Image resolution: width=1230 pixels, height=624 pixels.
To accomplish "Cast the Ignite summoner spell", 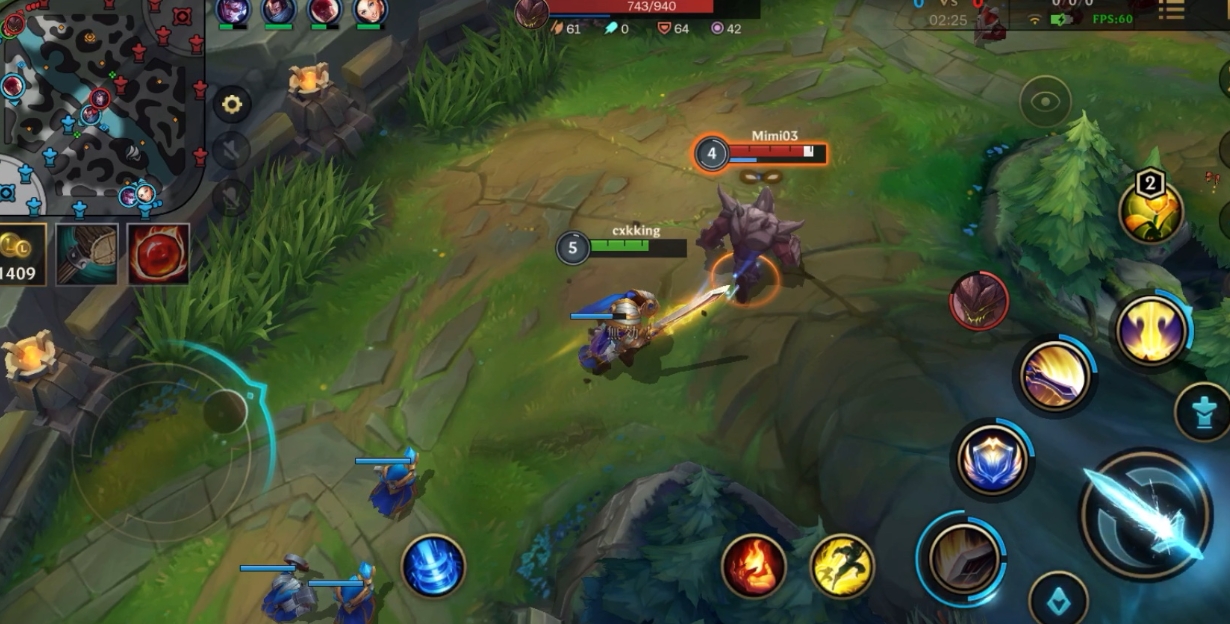I will pos(753,566).
